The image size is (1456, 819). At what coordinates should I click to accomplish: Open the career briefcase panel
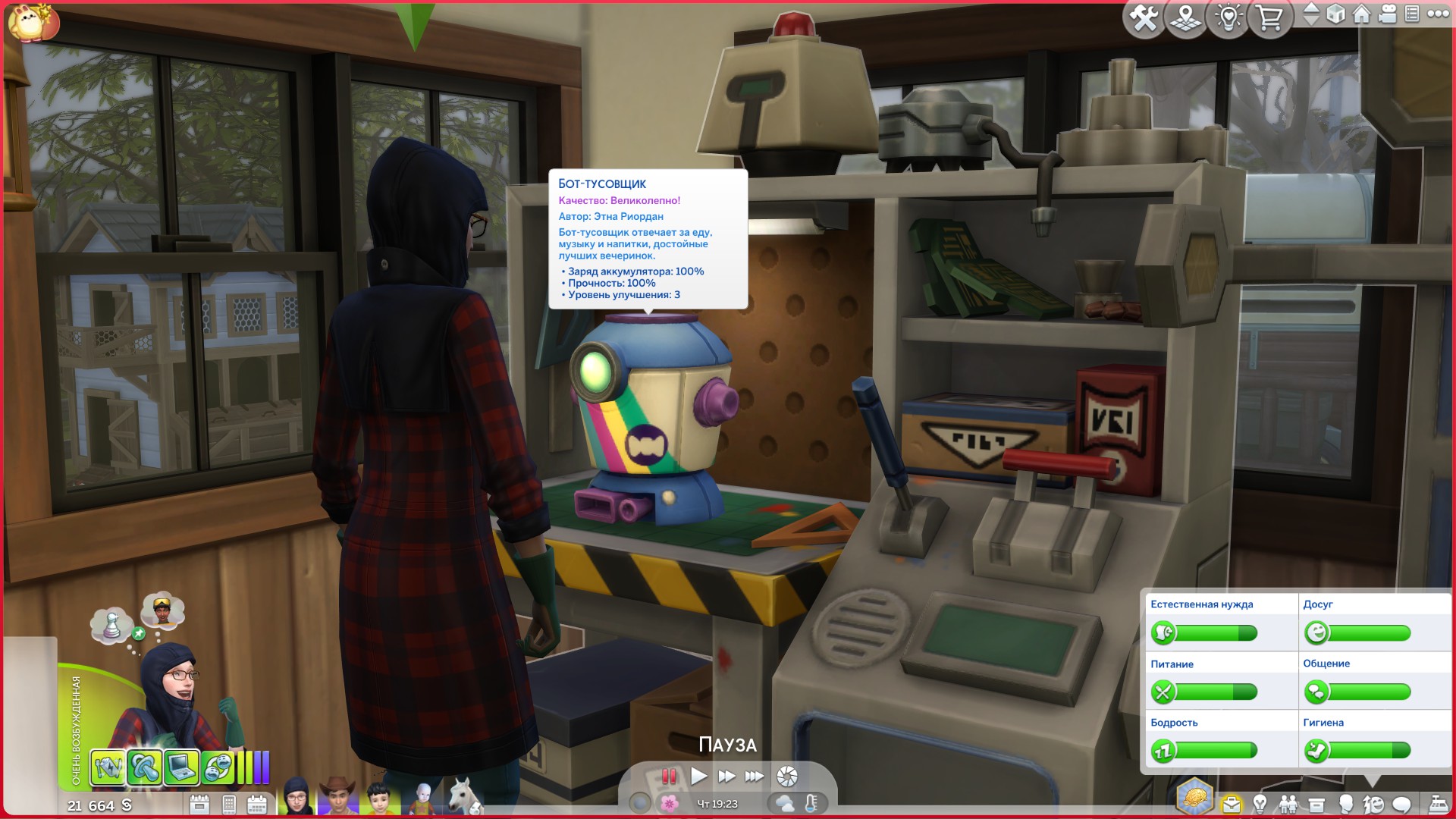(x=1232, y=804)
